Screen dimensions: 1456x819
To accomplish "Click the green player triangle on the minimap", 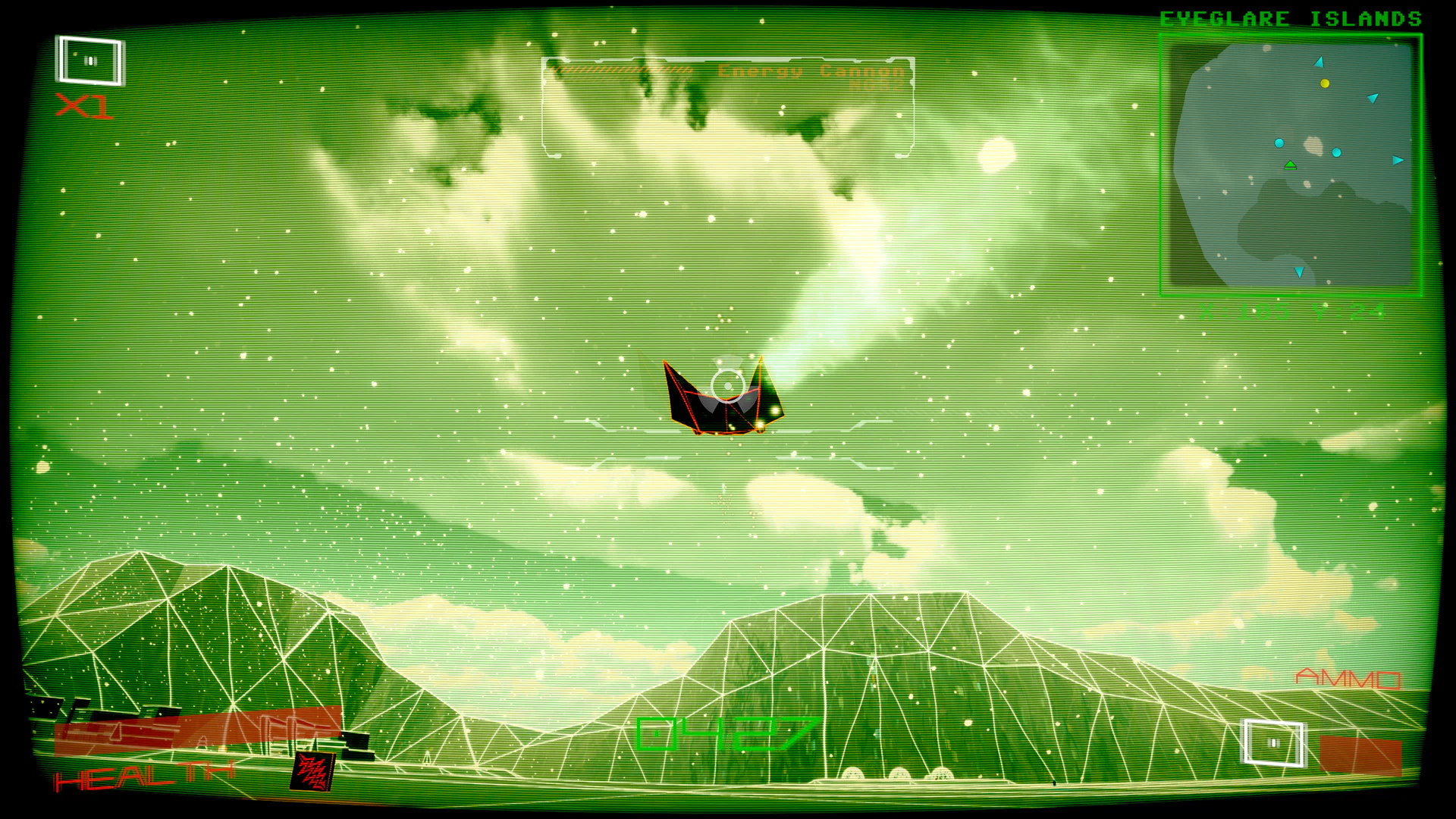I will click(1291, 165).
